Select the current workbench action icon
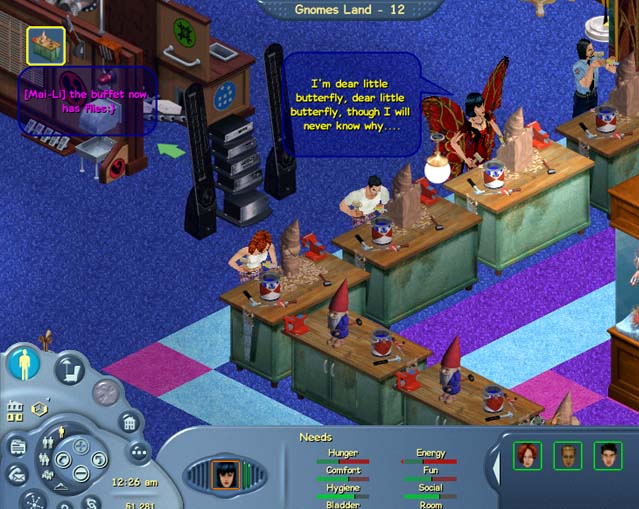Viewport: 639px width, 509px height. 45,45
